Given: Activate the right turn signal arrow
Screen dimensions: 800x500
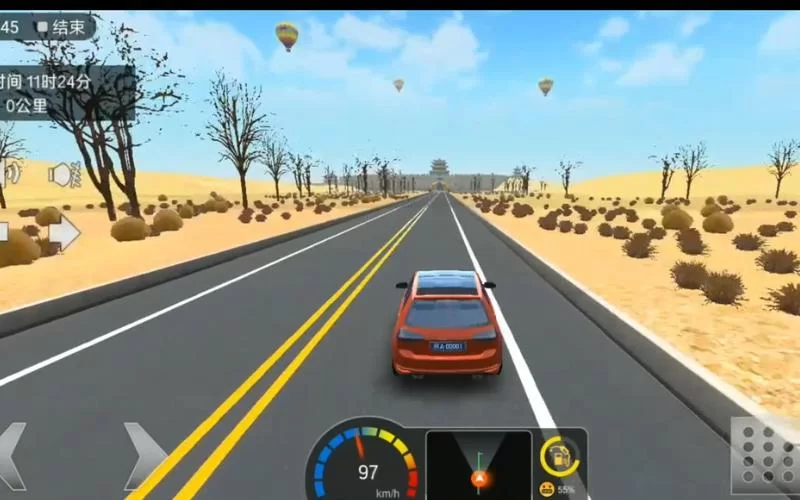Looking at the screenshot, I should tap(63, 233).
